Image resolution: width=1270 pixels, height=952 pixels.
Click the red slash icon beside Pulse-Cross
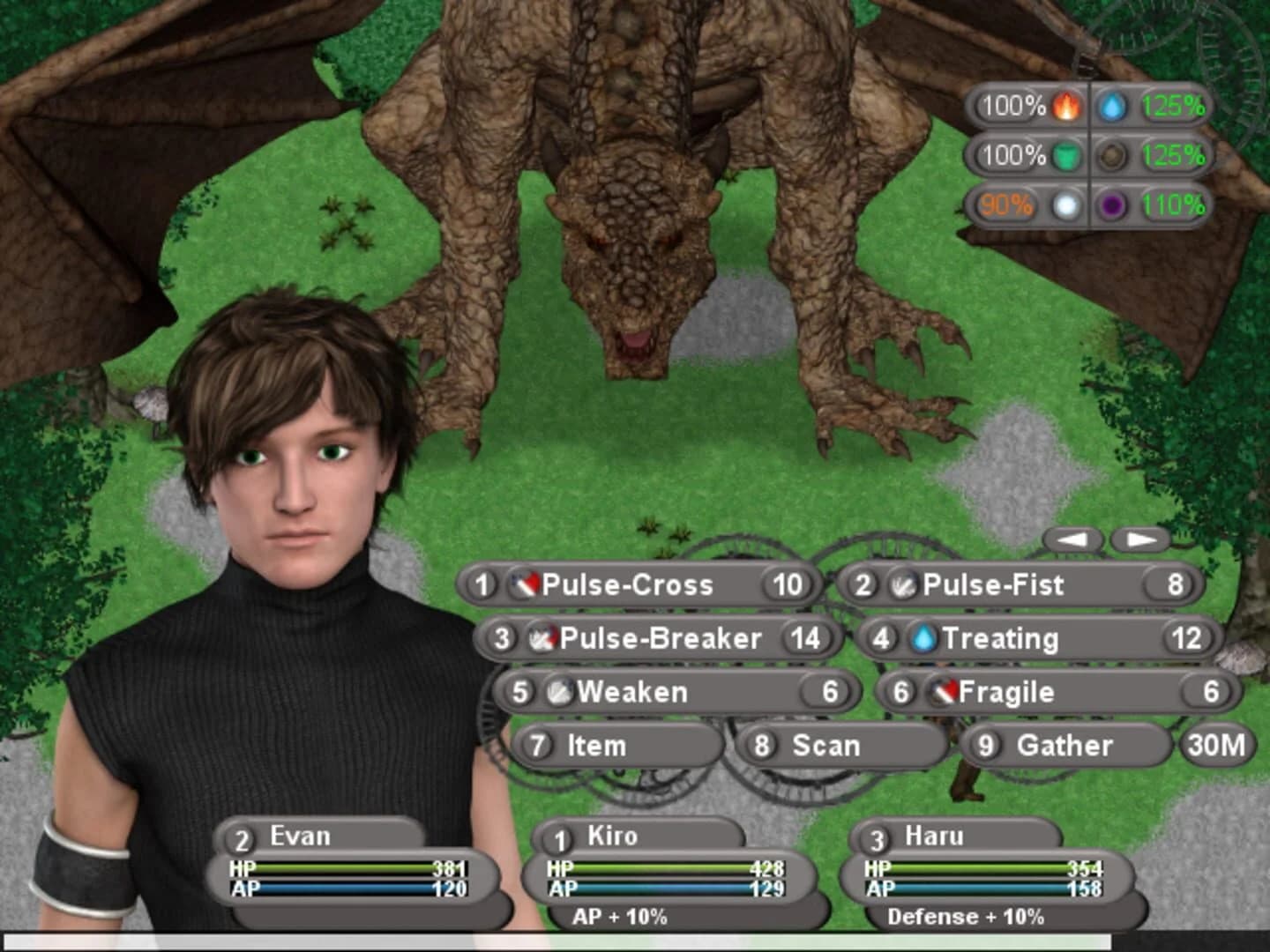click(524, 584)
